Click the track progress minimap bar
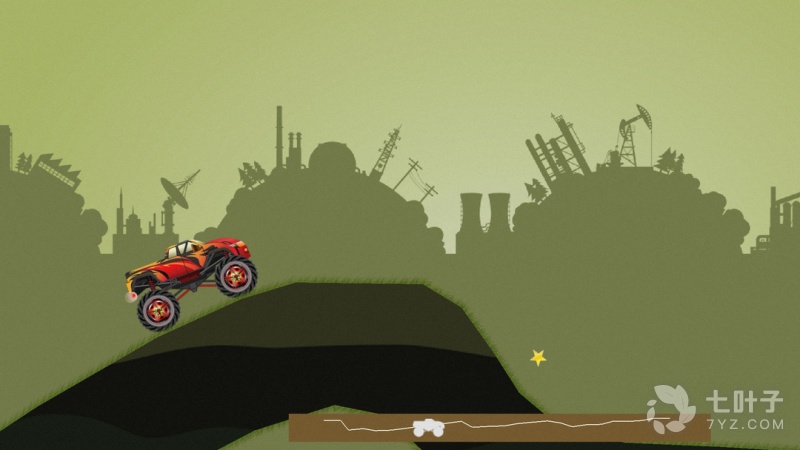Viewport: 800px width, 450px height. pyautogui.click(x=499, y=427)
